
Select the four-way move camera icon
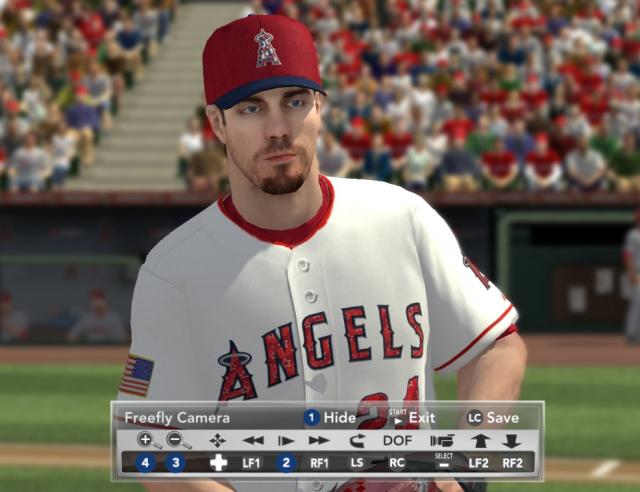217,440
